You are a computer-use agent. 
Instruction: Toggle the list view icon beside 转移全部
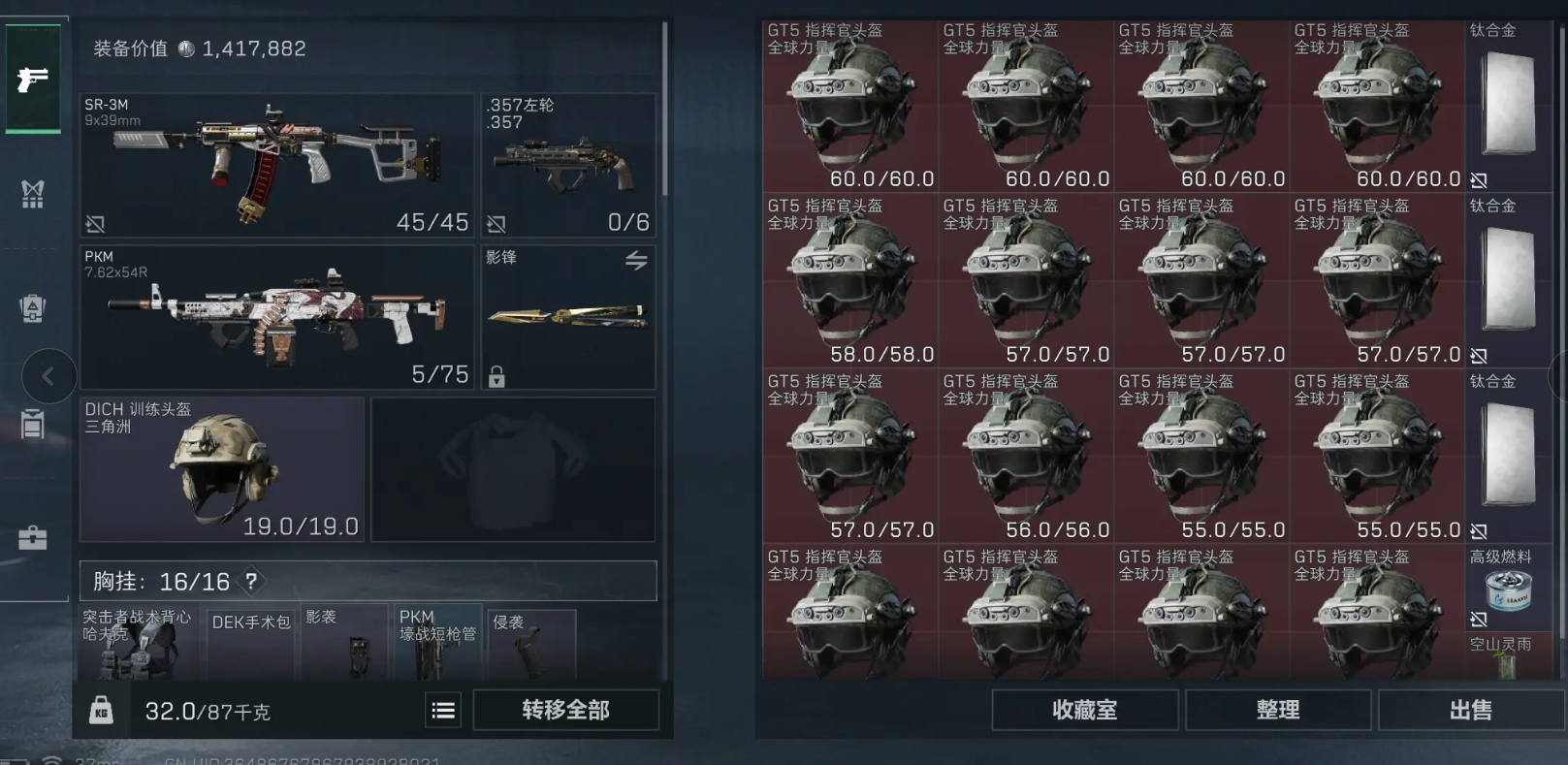point(443,711)
